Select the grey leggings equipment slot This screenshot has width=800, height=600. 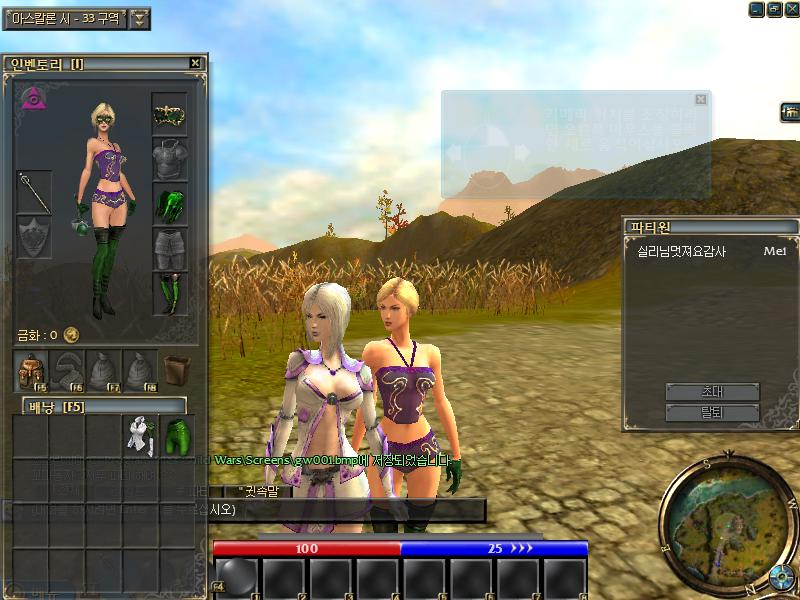170,248
